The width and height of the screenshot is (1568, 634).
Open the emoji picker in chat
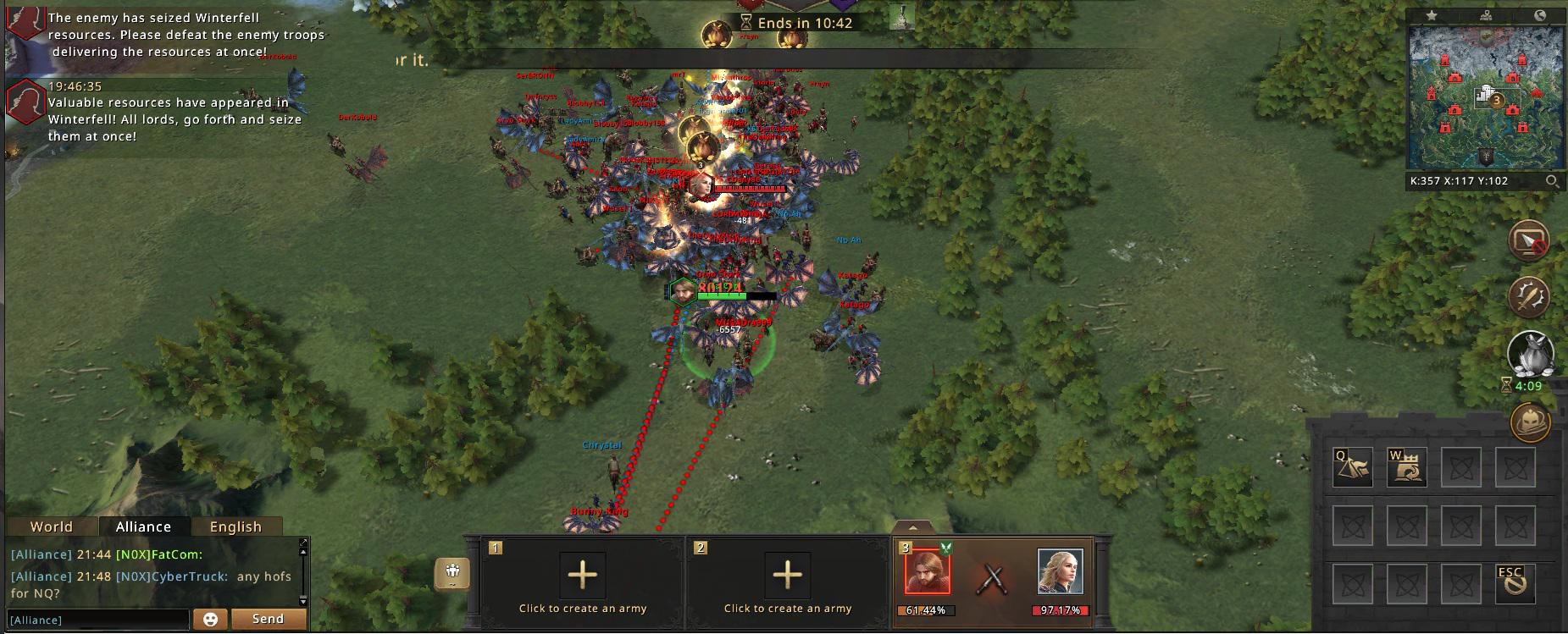tap(210, 620)
